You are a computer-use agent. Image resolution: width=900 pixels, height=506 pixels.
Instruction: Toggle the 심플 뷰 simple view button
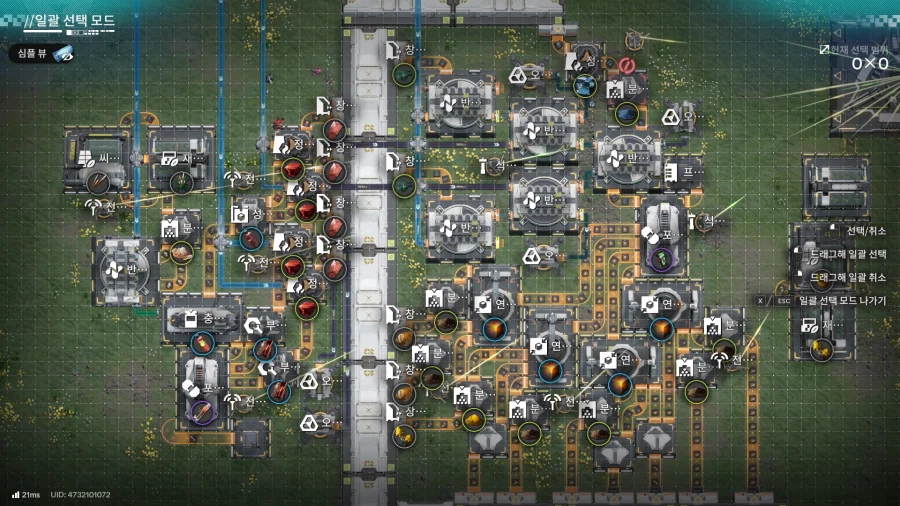[44, 54]
